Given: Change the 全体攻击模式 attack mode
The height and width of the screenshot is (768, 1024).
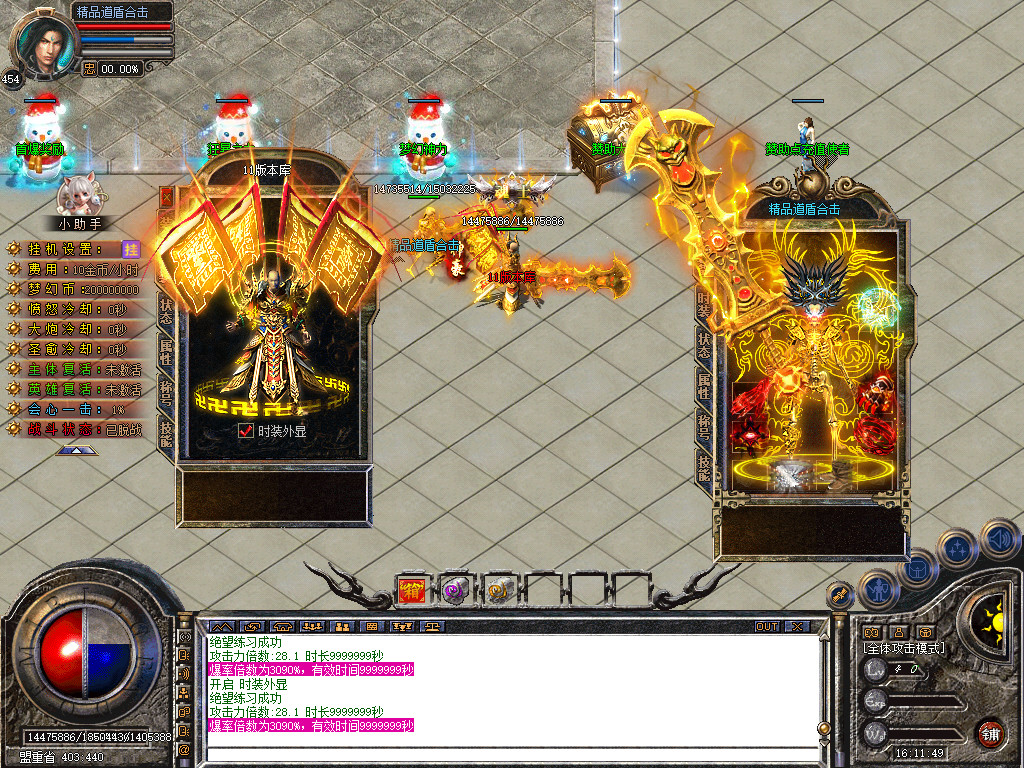Looking at the screenshot, I should [x=903, y=649].
